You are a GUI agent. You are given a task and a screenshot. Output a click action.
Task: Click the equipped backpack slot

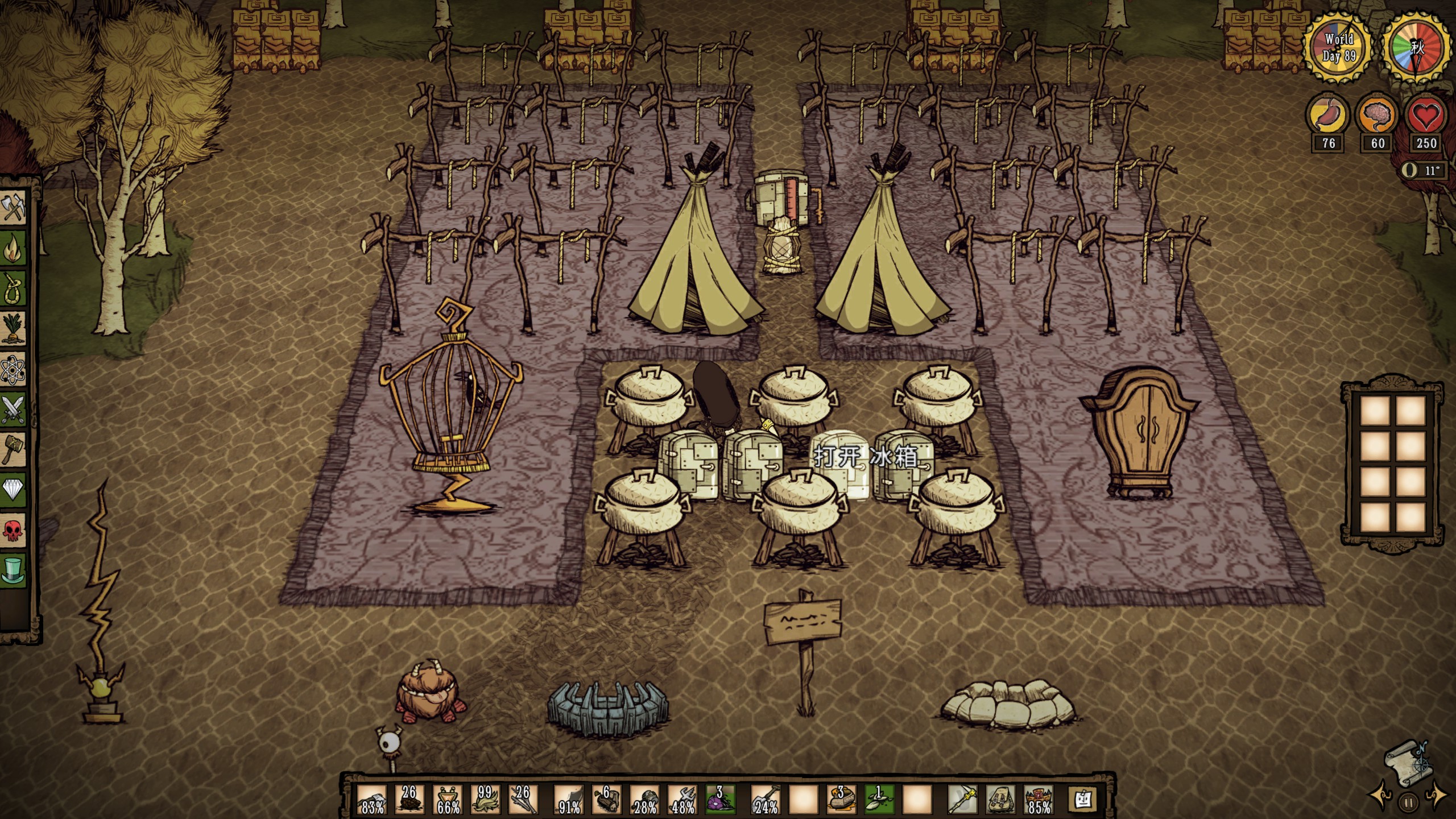(x=1000, y=800)
